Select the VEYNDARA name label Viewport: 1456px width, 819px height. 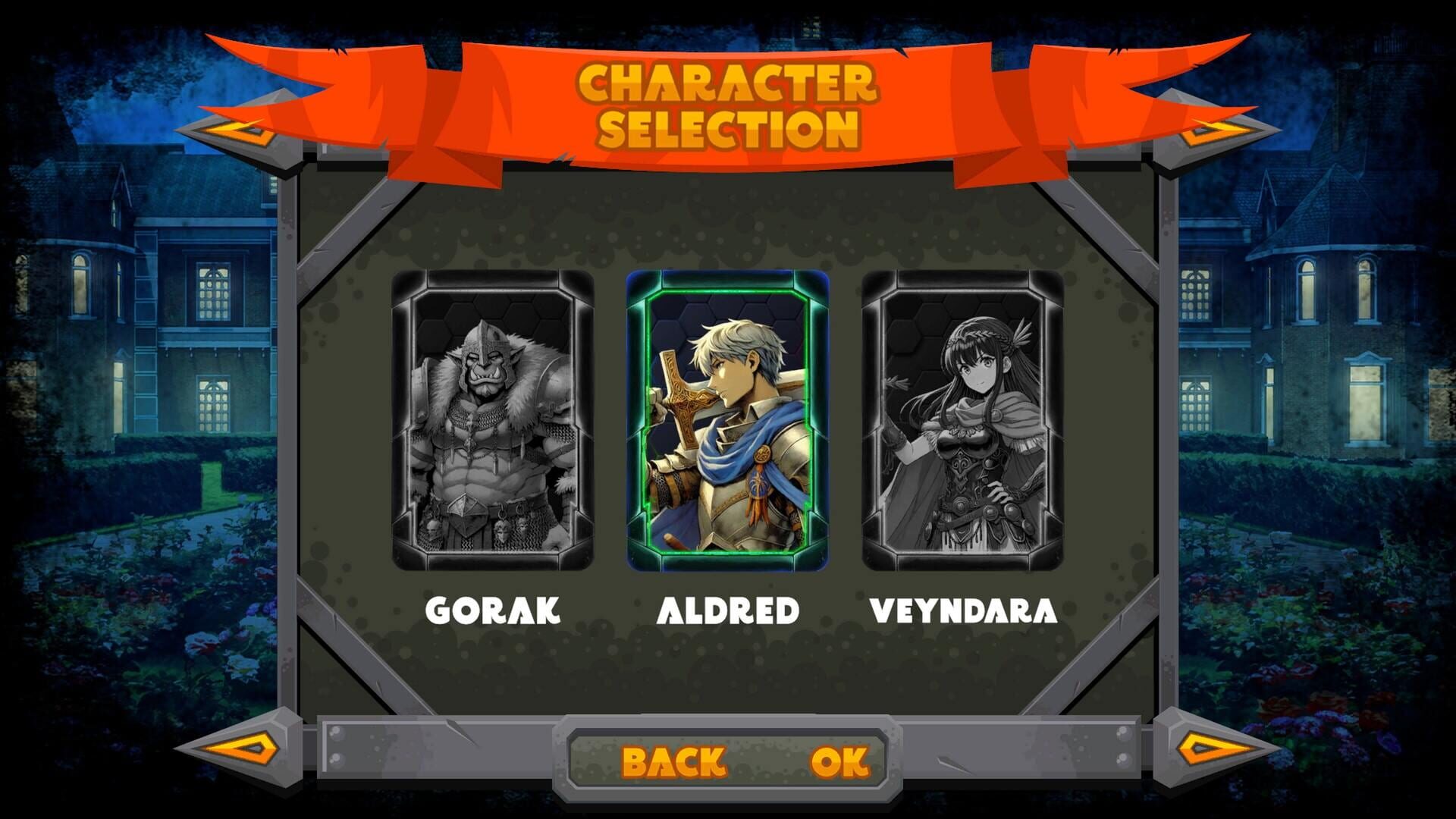965,608
